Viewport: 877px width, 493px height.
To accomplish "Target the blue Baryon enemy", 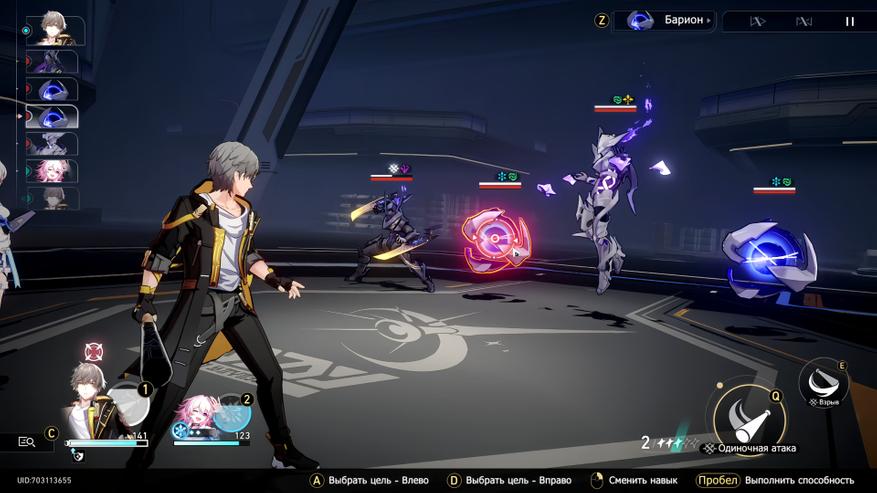I will [x=768, y=258].
